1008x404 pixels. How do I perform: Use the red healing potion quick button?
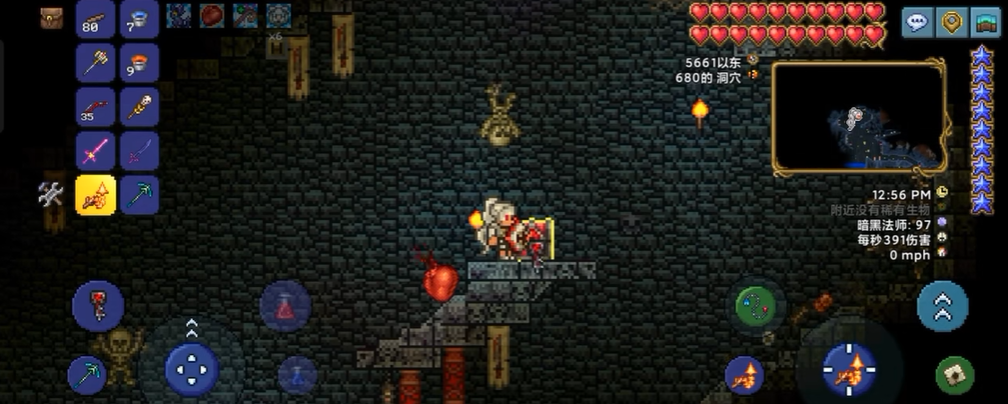[x=285, y=305]
